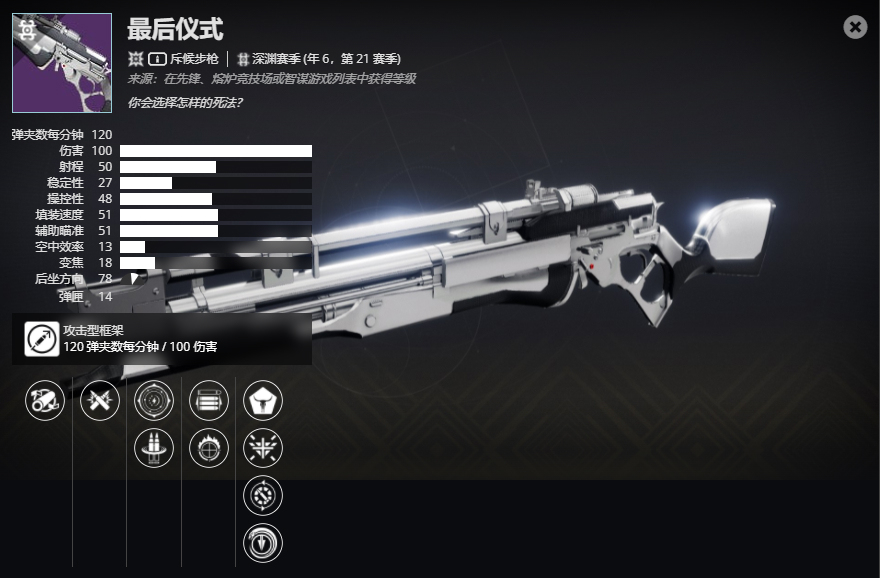Image resolution: width=880 pixels, height=578 pixels.
Task: Select the bull skull pentagon perk
Action: point(263,401)
